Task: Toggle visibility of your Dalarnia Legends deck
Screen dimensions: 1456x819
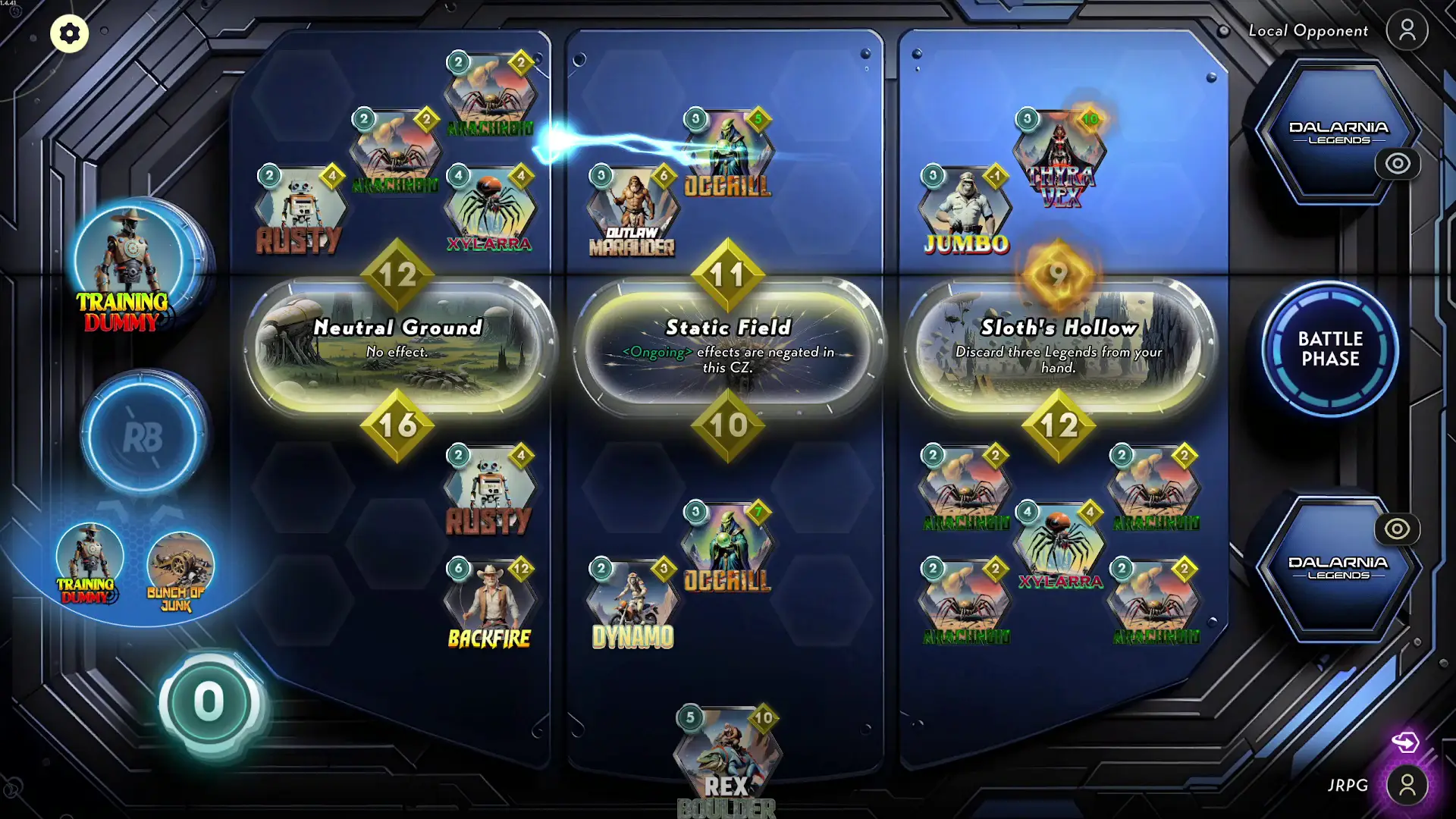Action: (x=1398, y=530)
